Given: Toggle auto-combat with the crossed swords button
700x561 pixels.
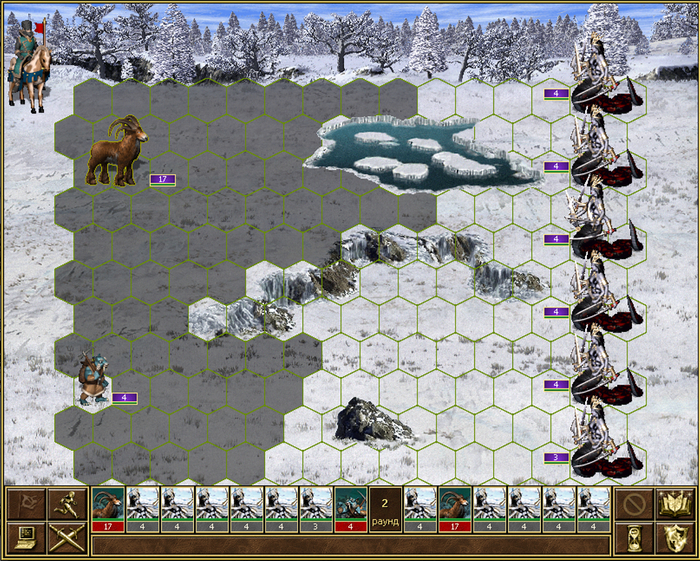Looking at the screenshot, I should 64,539.
